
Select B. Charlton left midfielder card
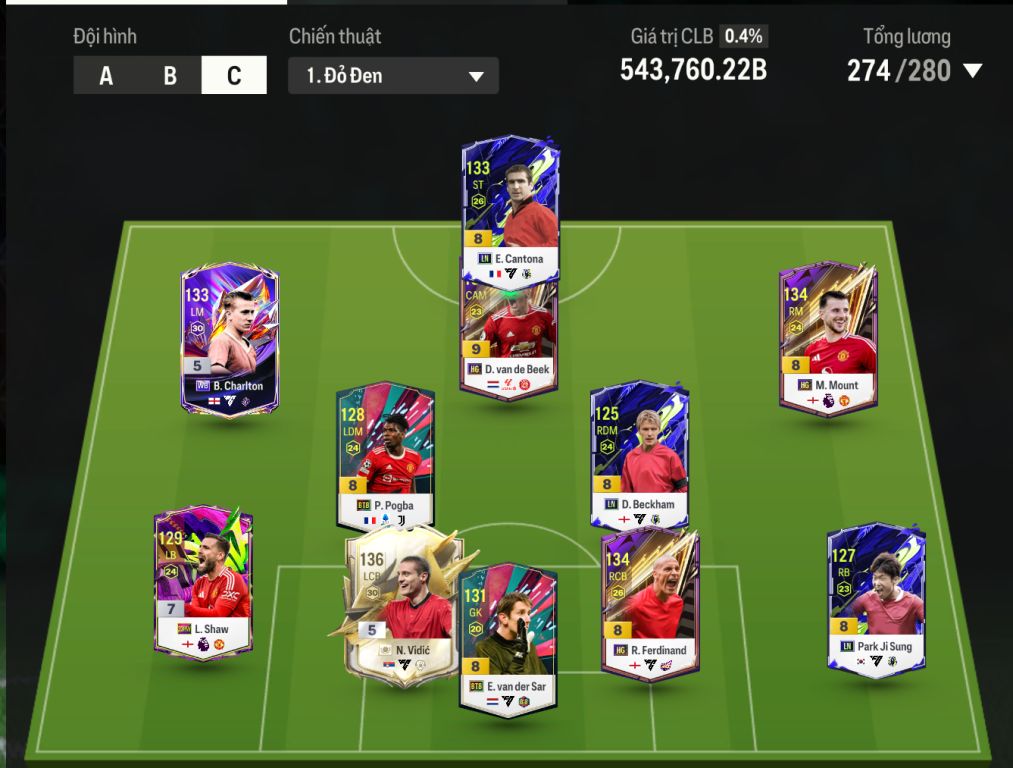pyautogui.click(x=230, y=335)
